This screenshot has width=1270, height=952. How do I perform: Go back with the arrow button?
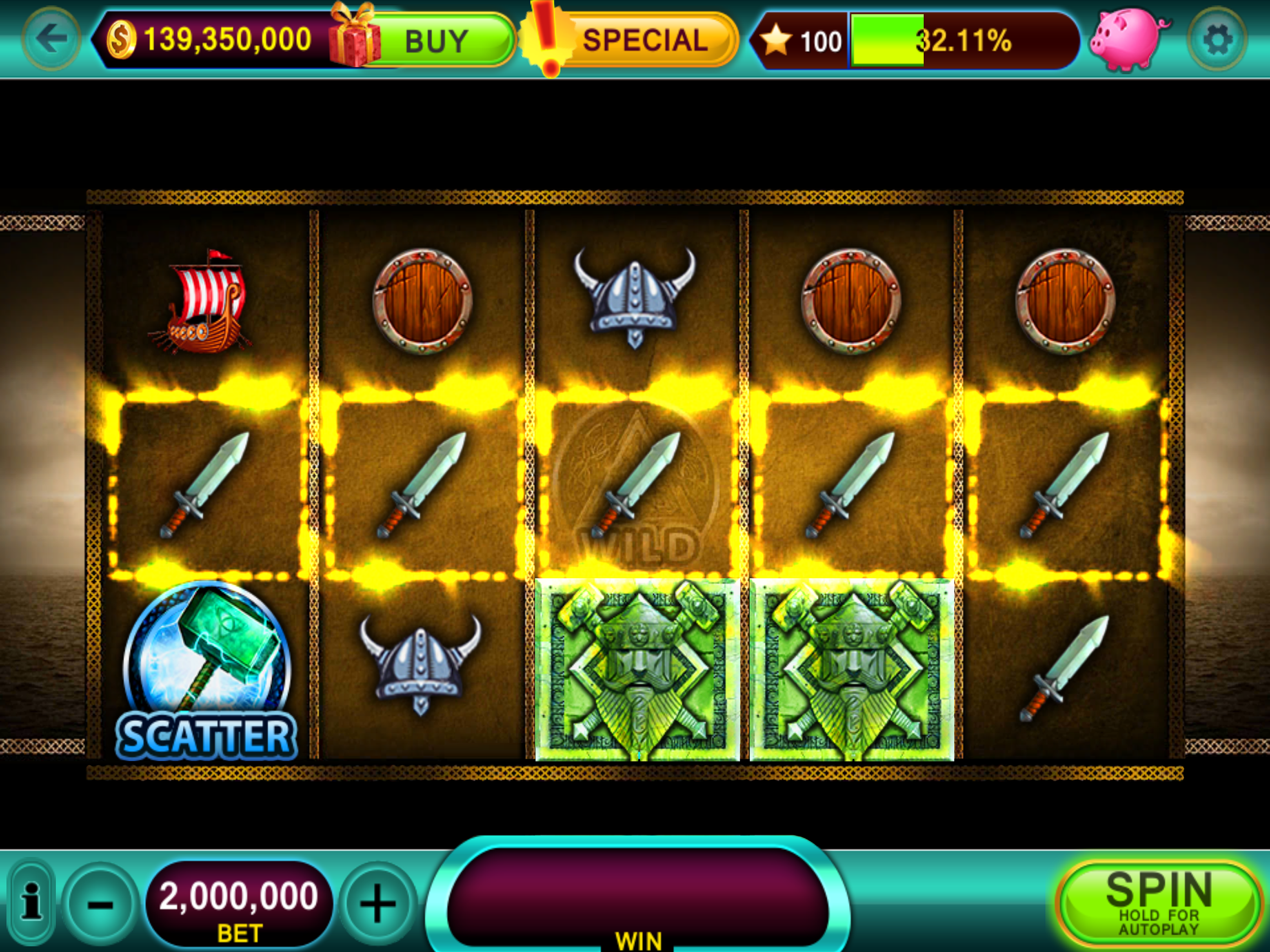tap(52, 39)
